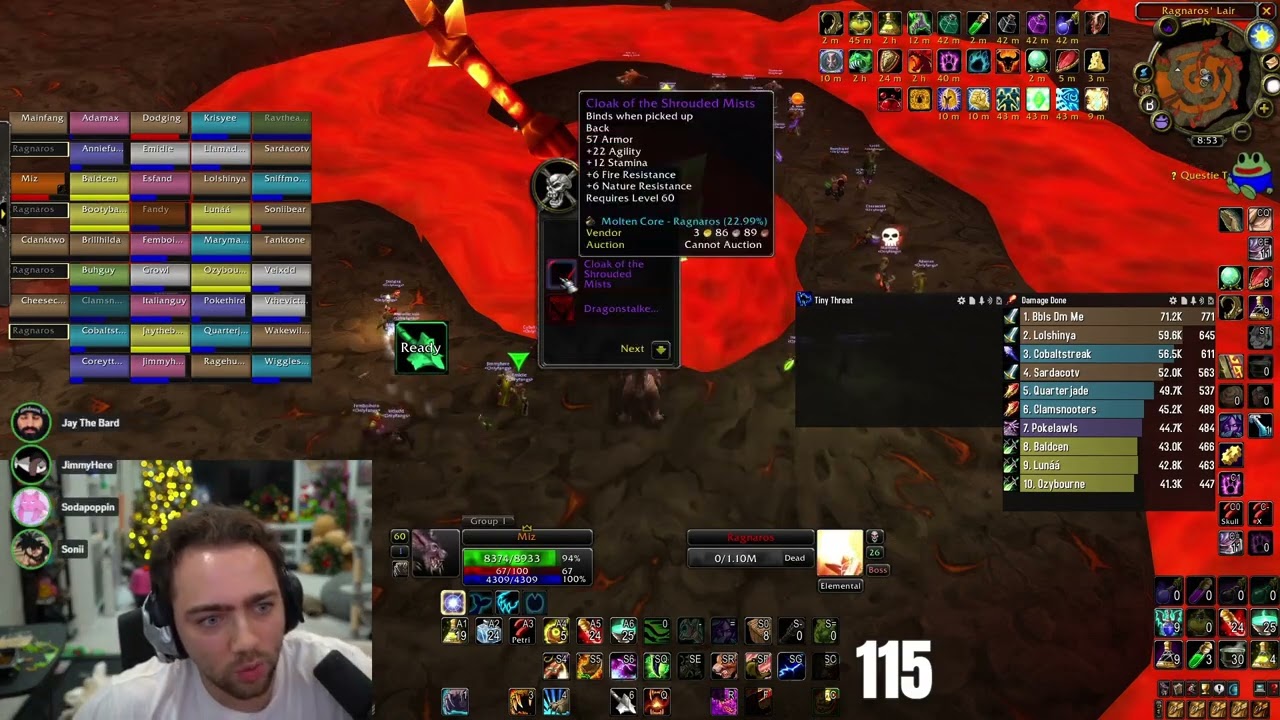Click the report document icon on the damage meter
Screen dimensions: 1280x720
(x=1182, y=300)
